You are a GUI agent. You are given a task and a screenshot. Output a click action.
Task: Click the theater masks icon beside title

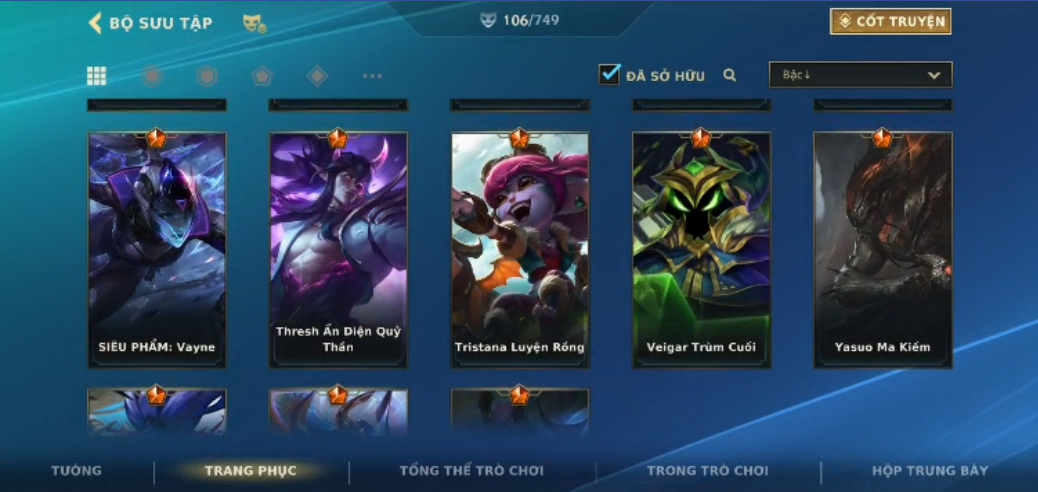click(x=254, y=23)
